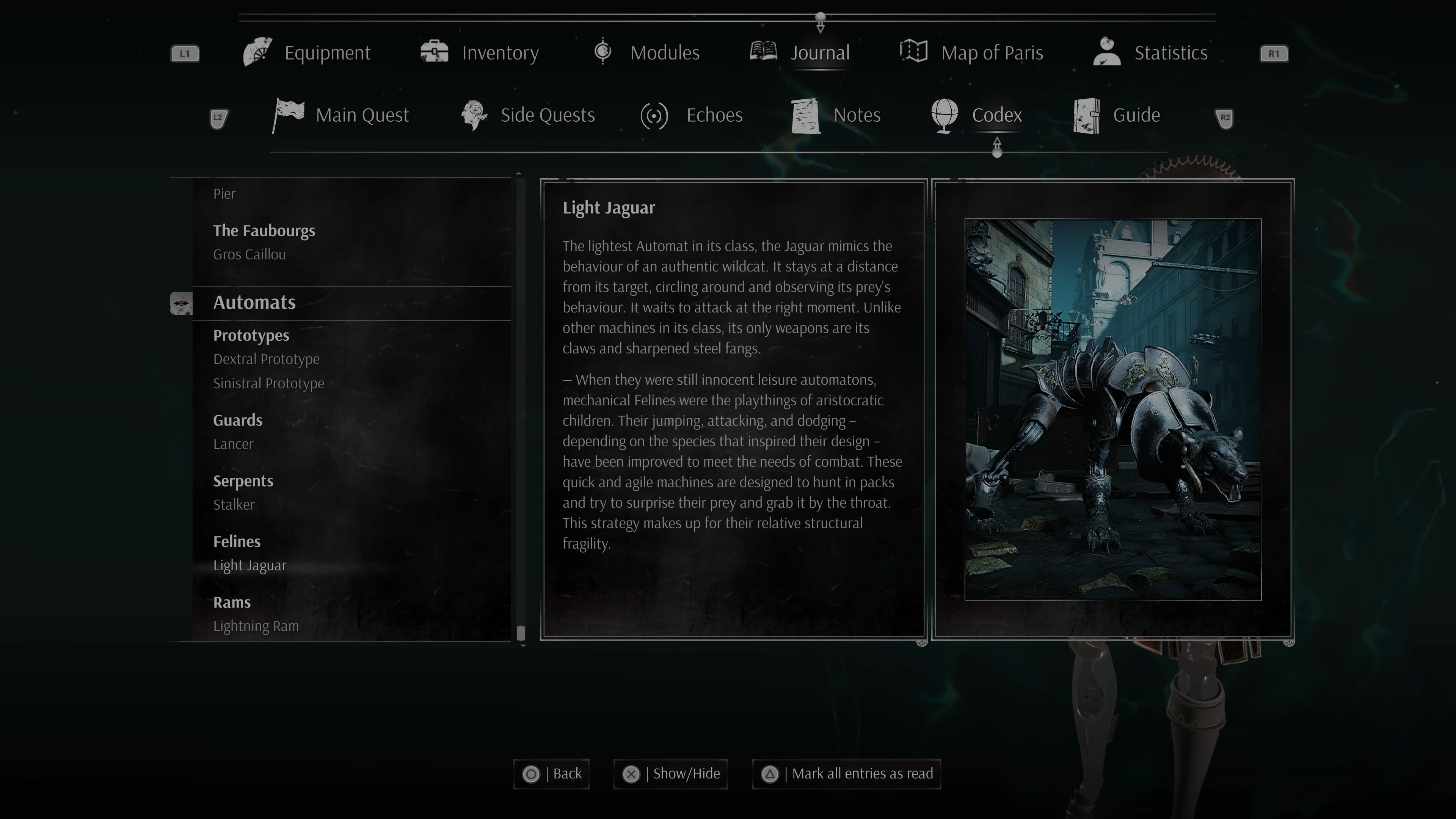Collapse the Automats category header
Image resolution: width=1456 pixels, height=819 pixels.
point(254,303)
